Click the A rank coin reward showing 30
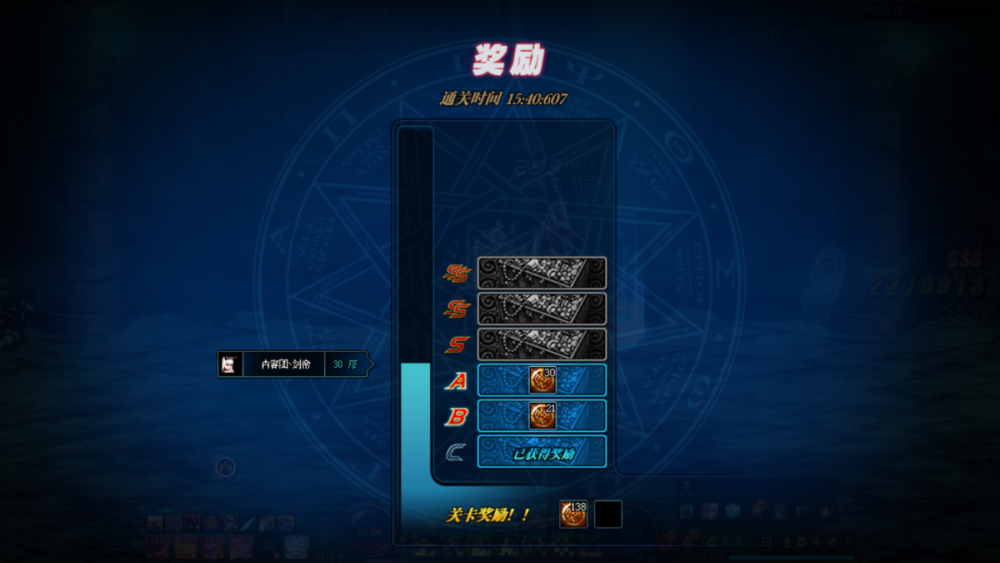 (x=543, y=380)
